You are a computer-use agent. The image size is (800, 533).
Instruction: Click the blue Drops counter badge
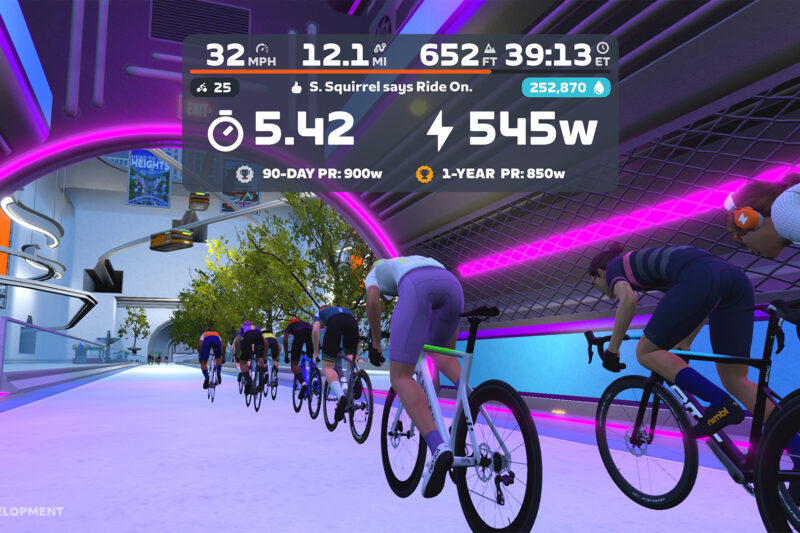pyautogui.click(x=565, y=88)
